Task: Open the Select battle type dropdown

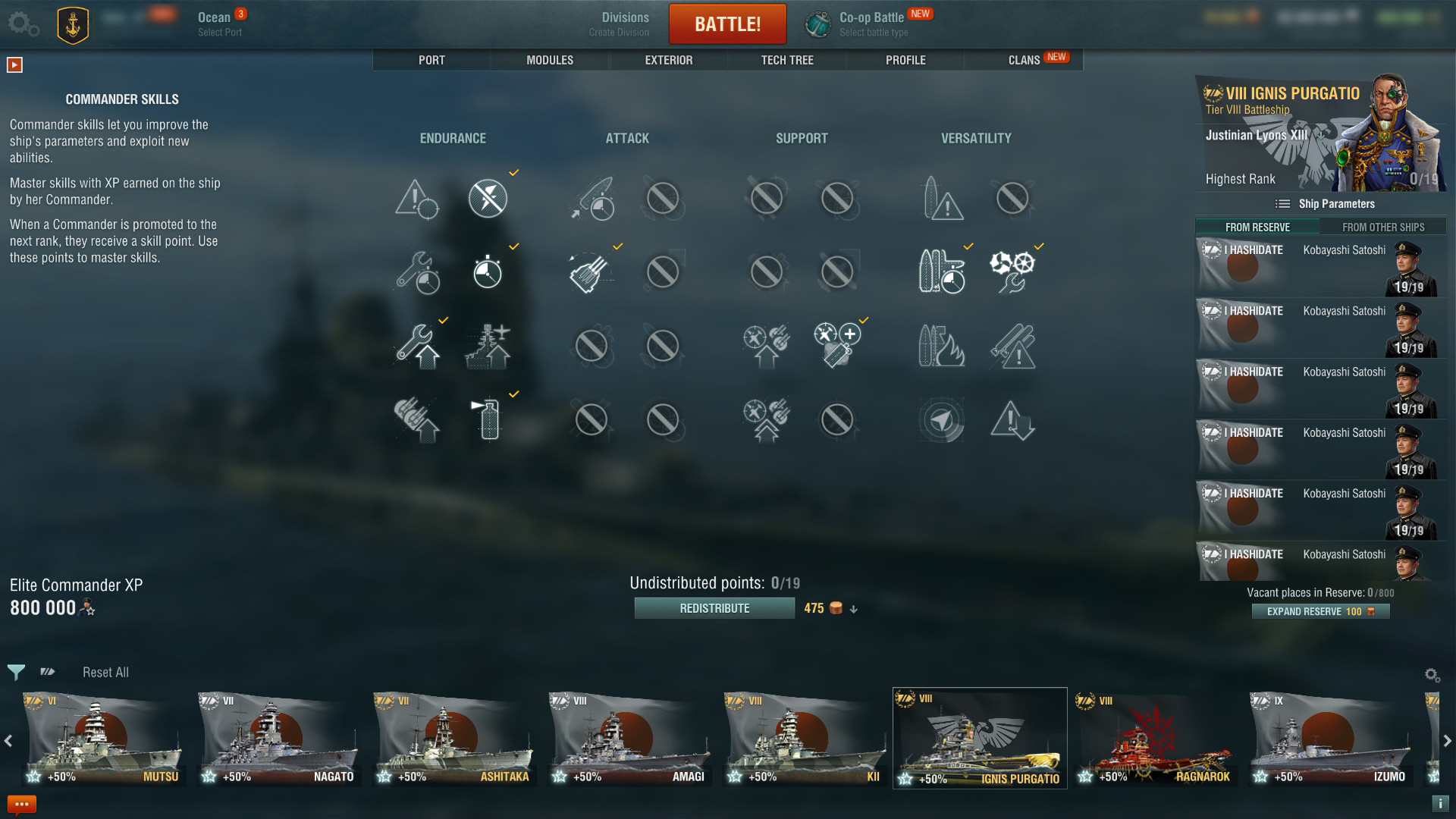Action: coord(872,32)
